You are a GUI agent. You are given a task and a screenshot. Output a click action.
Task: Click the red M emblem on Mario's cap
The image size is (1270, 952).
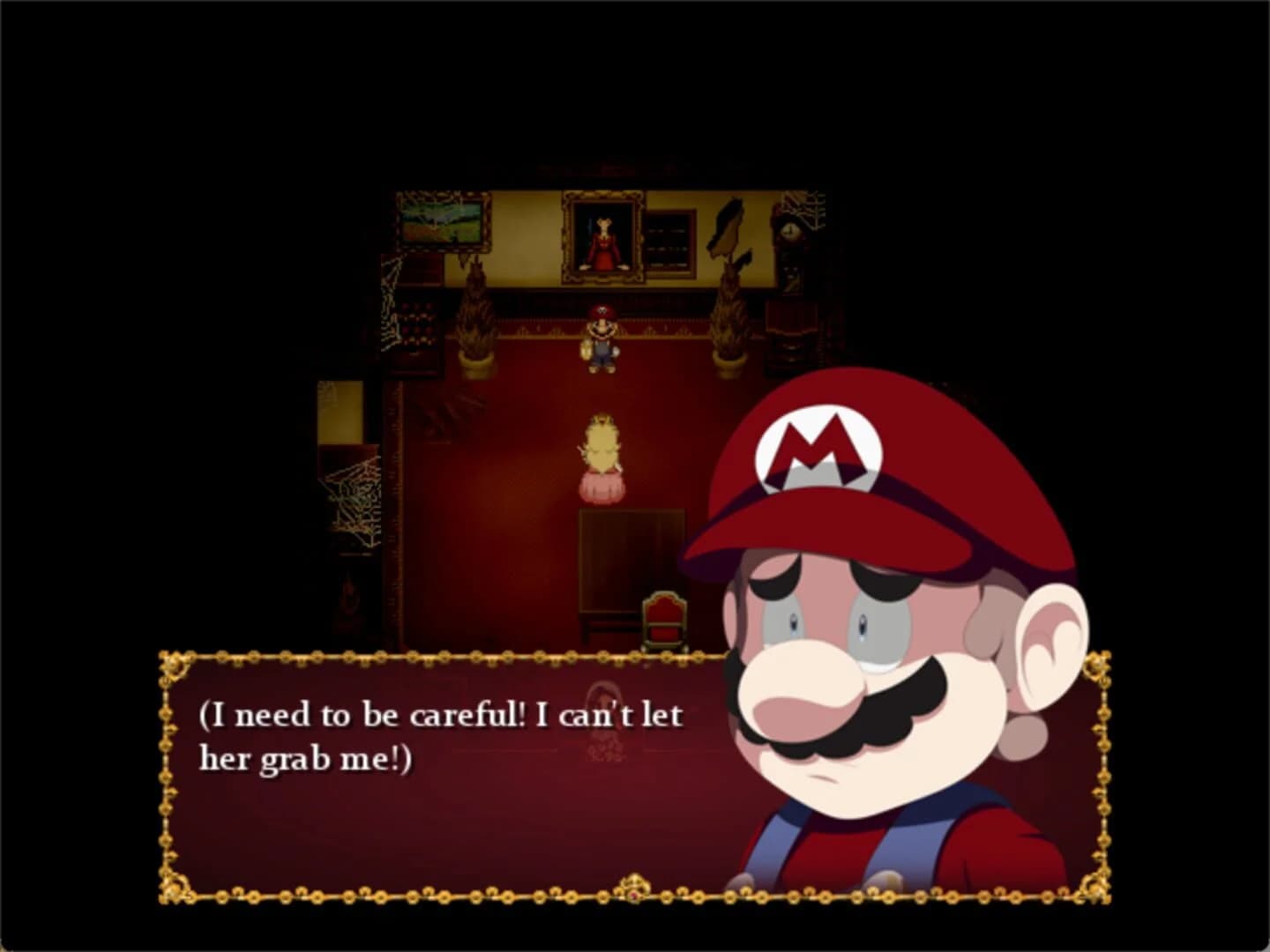[818, 445]
